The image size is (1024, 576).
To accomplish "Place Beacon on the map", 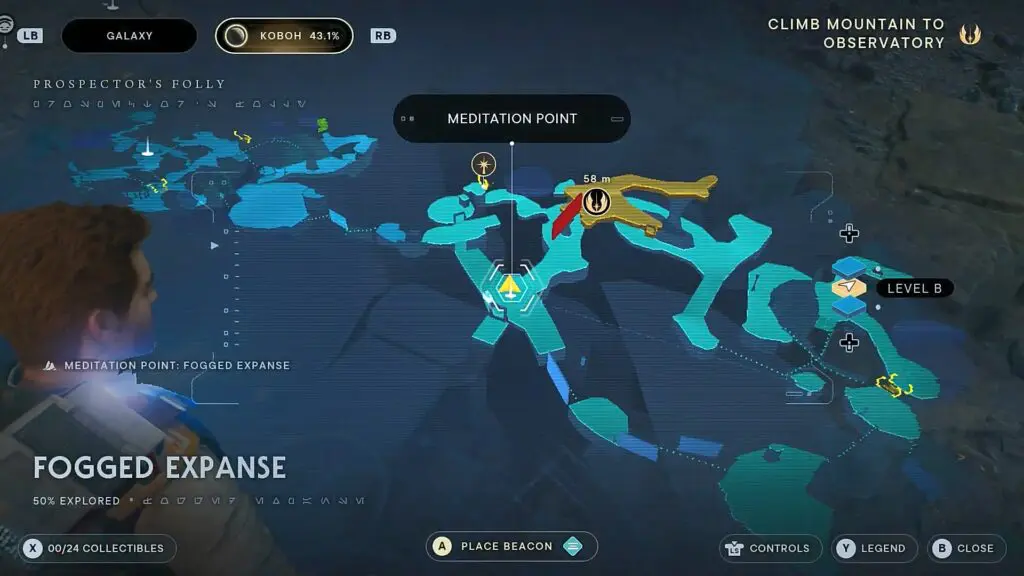I will click(x=511, y=547).
